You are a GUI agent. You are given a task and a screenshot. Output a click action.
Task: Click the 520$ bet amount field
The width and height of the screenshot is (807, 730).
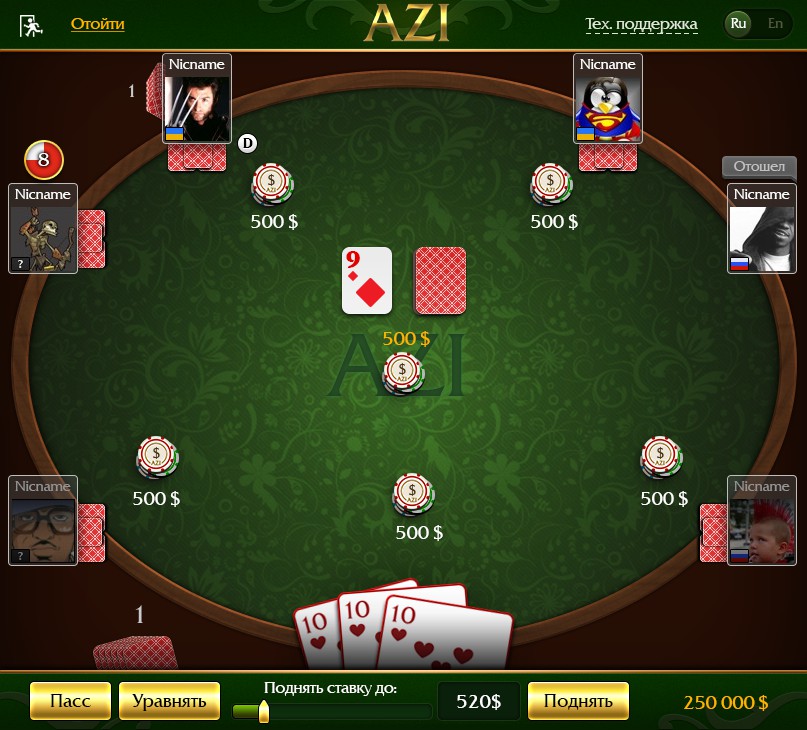coord(478,701)
